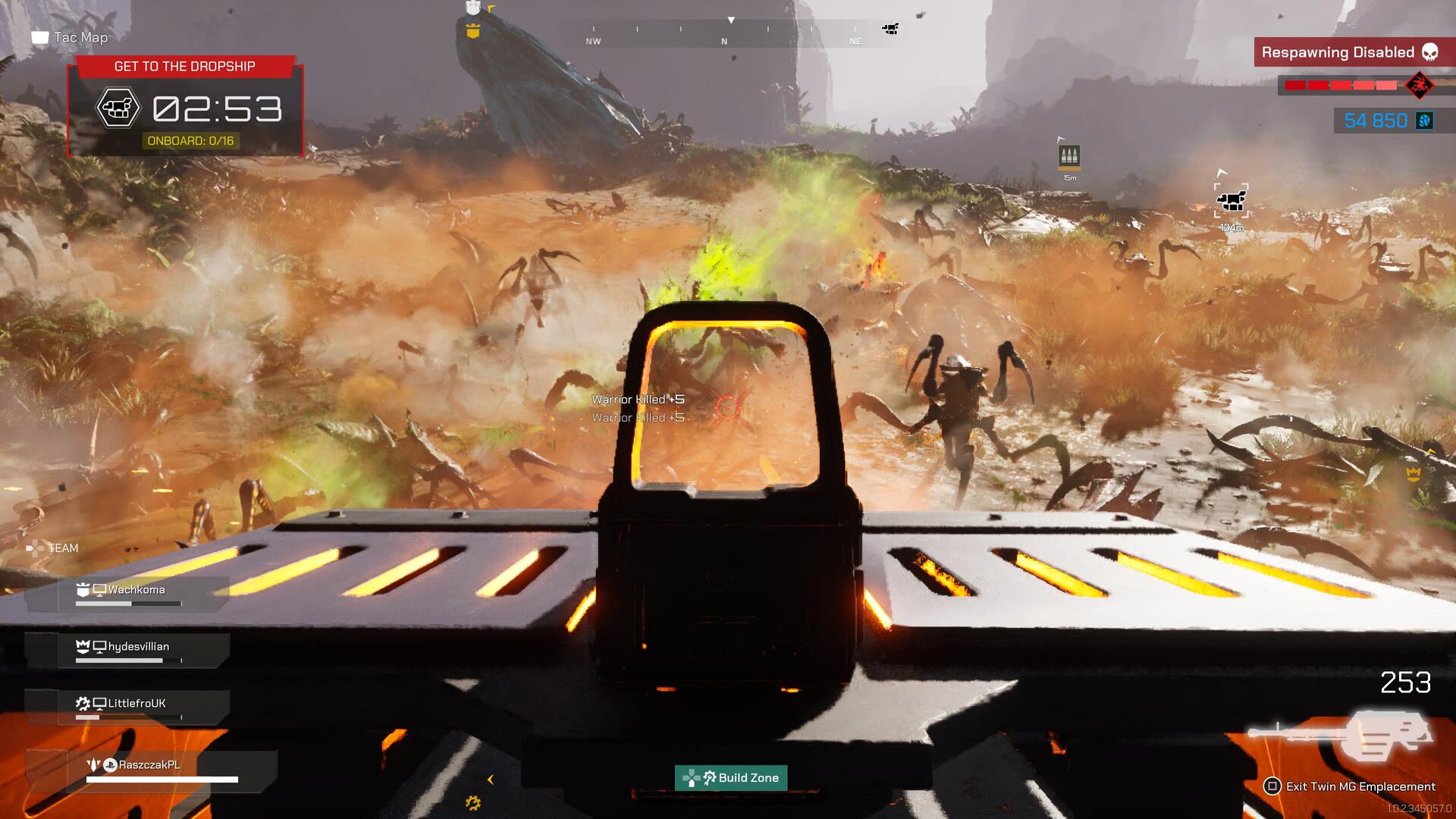This screenshot has width=1456, height=819.
Task: Click the orange gear icon at bottom
Action: click(x=473, y=802)
